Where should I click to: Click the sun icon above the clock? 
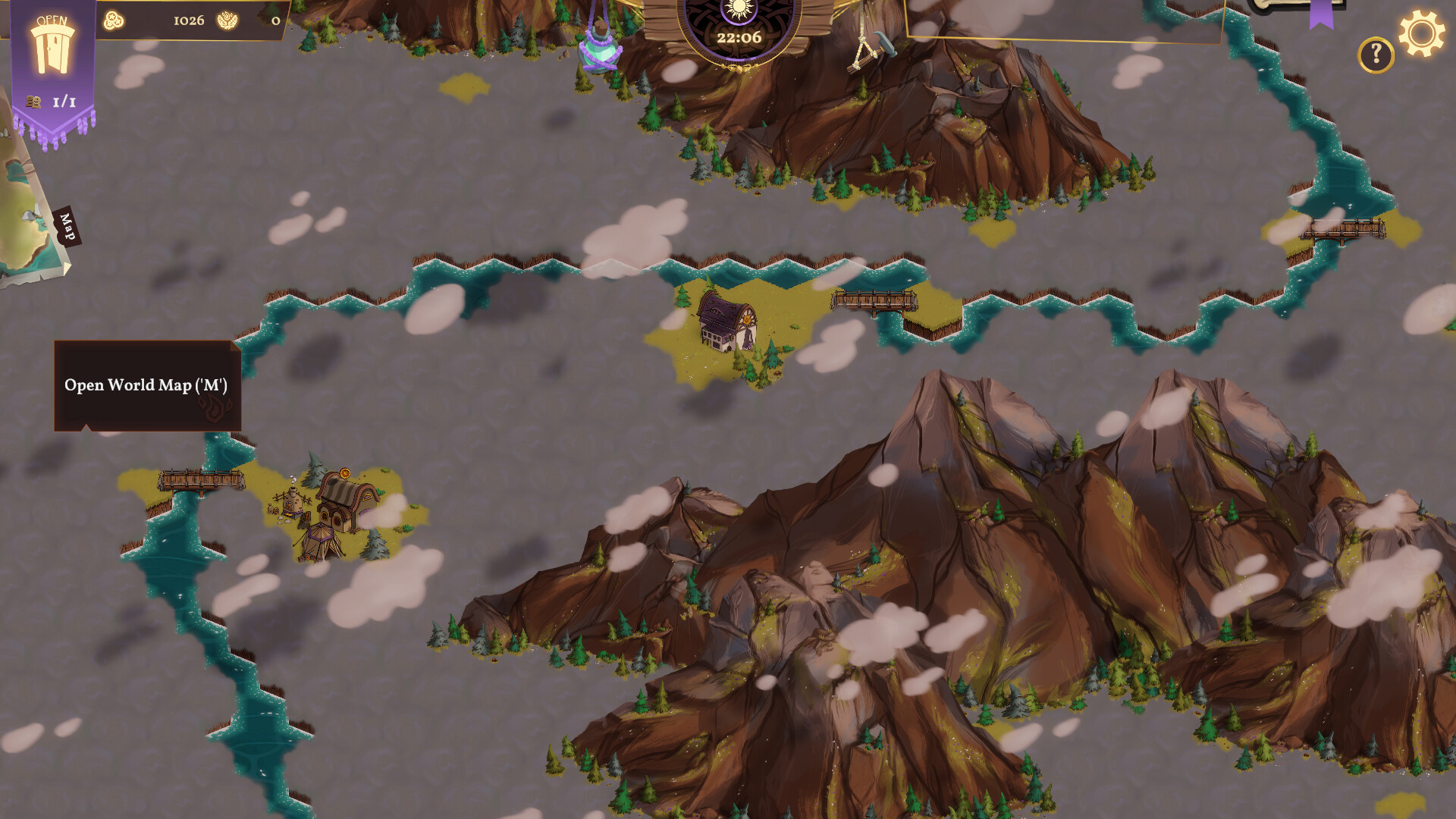[738, 8]
